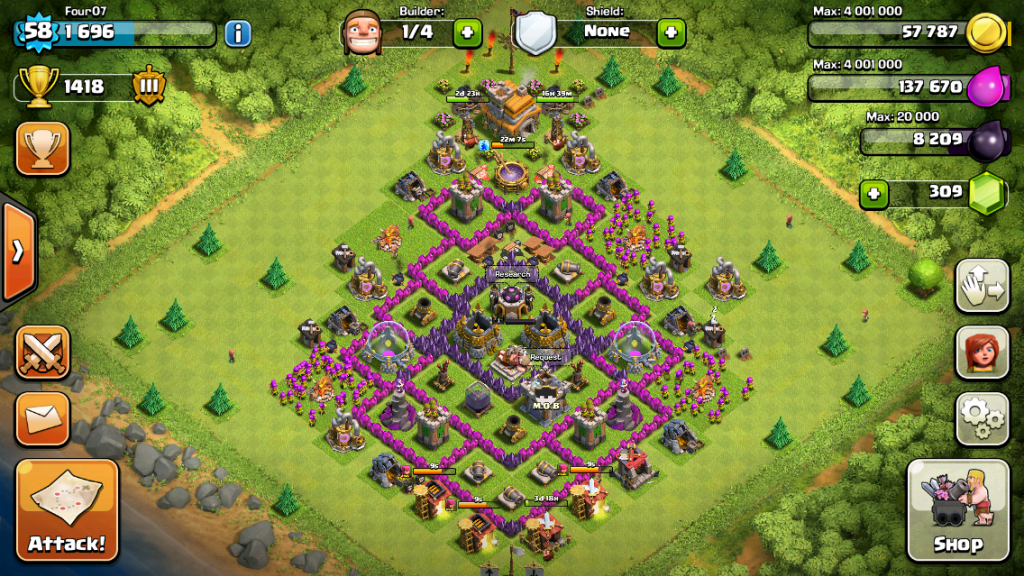Open the crossed swords battle log

coord(42,352)
